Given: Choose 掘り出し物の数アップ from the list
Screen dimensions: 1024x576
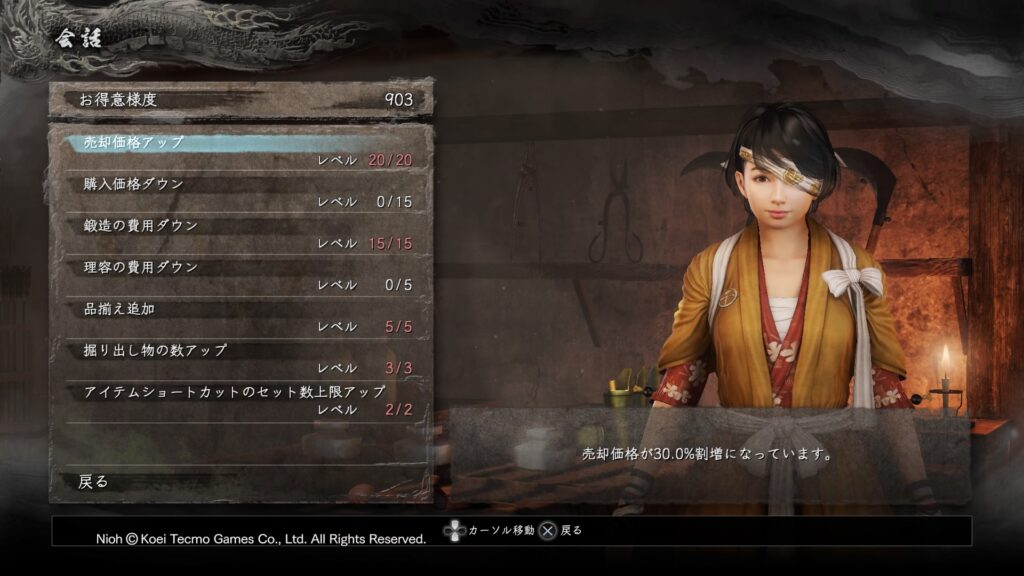Looking at the screenshot, I should coord(240,359).
